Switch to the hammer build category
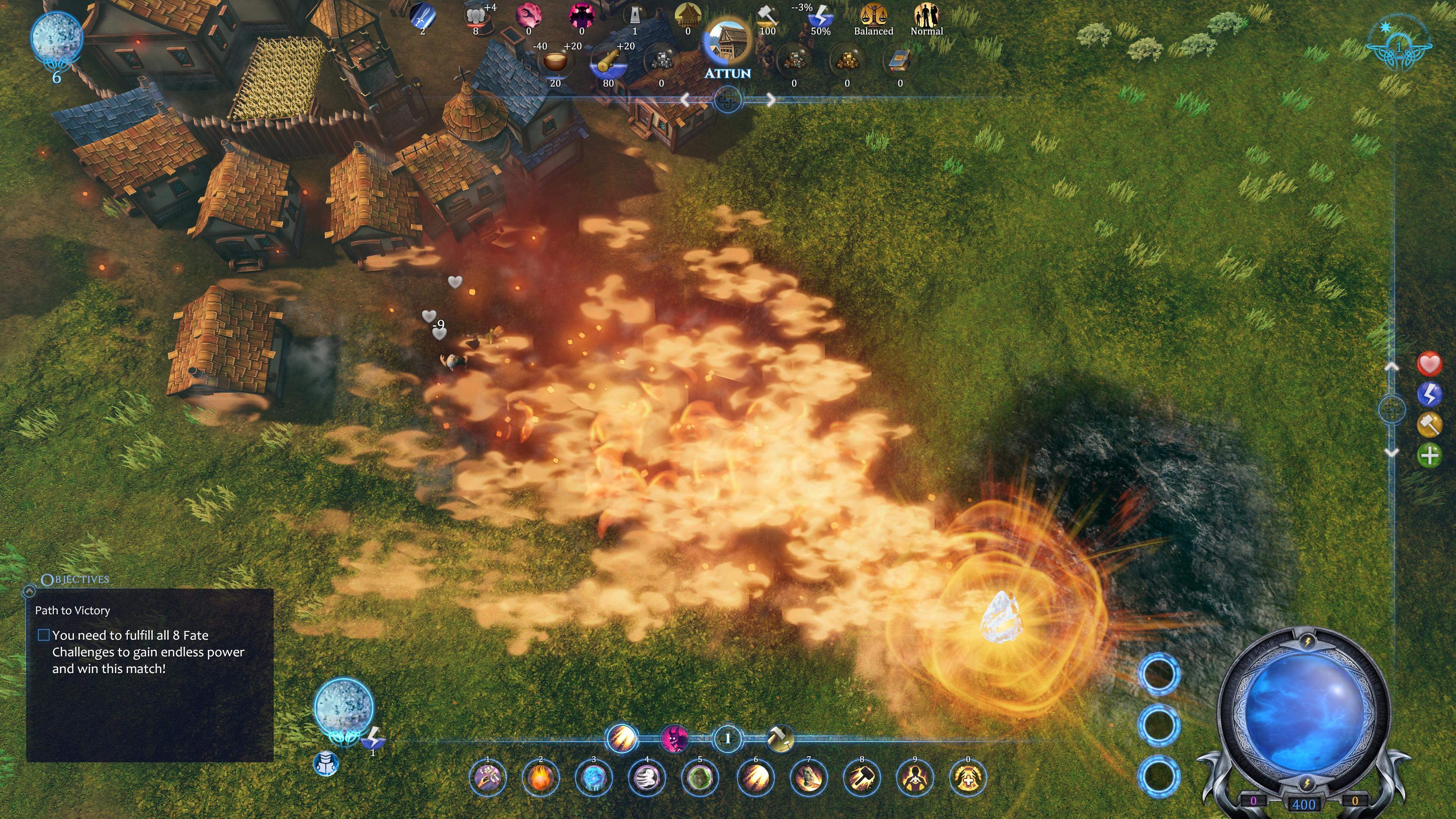The image size is (1456, 819). [781, 738]
